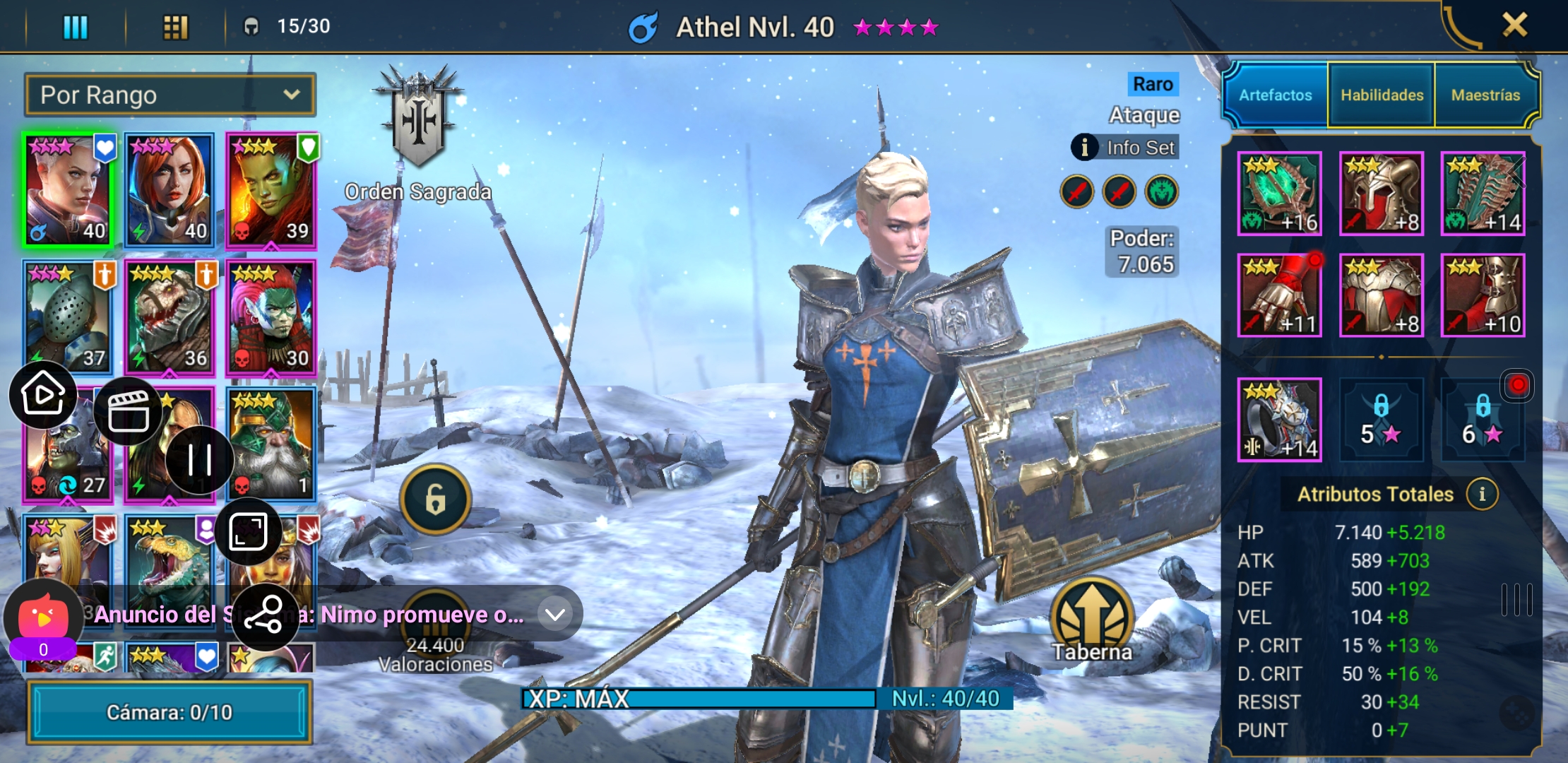The height and width of the screenshot is (763, 1568).
Task: Select the +16 weapon artifact slot
Action: (1279, 194)
